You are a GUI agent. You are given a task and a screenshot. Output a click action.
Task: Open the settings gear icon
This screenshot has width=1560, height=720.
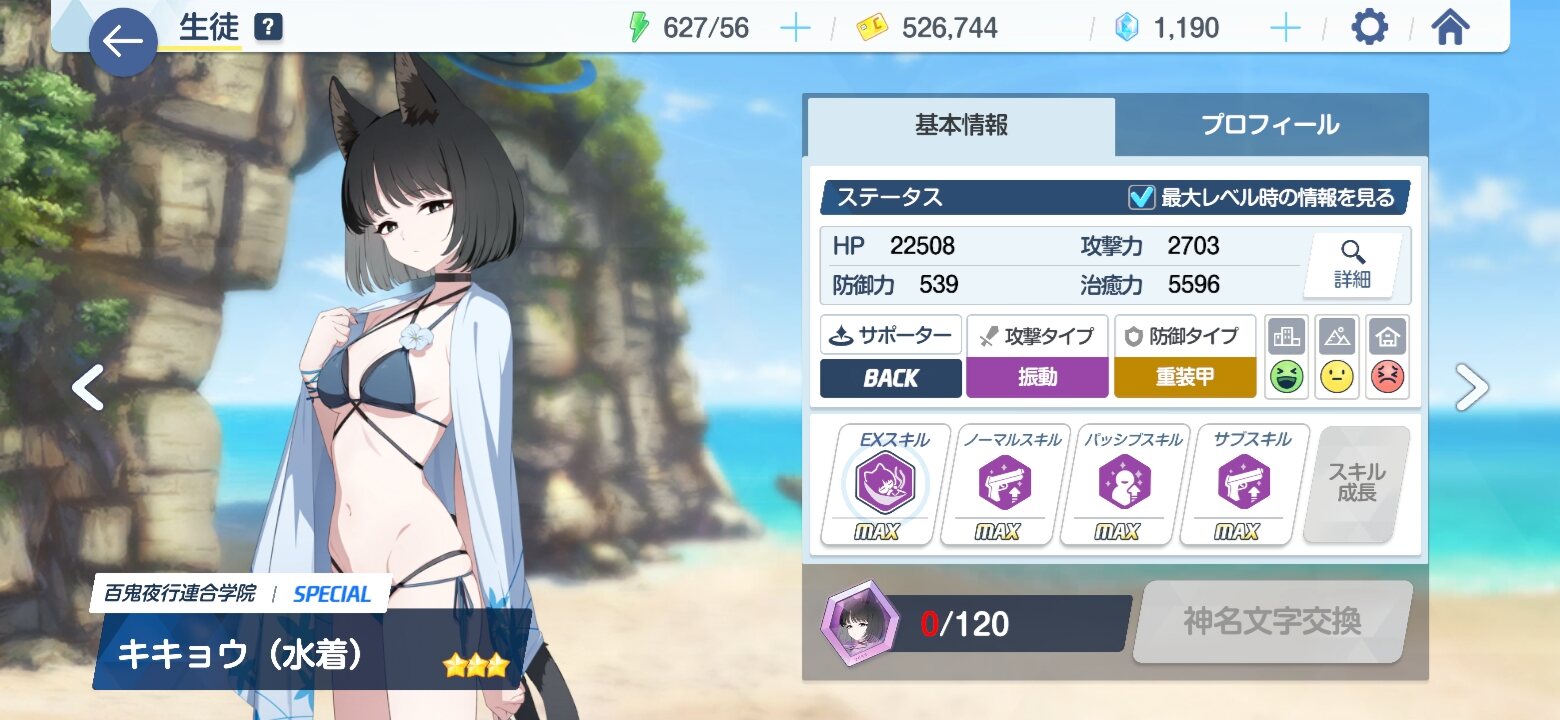pos(1369,28)
